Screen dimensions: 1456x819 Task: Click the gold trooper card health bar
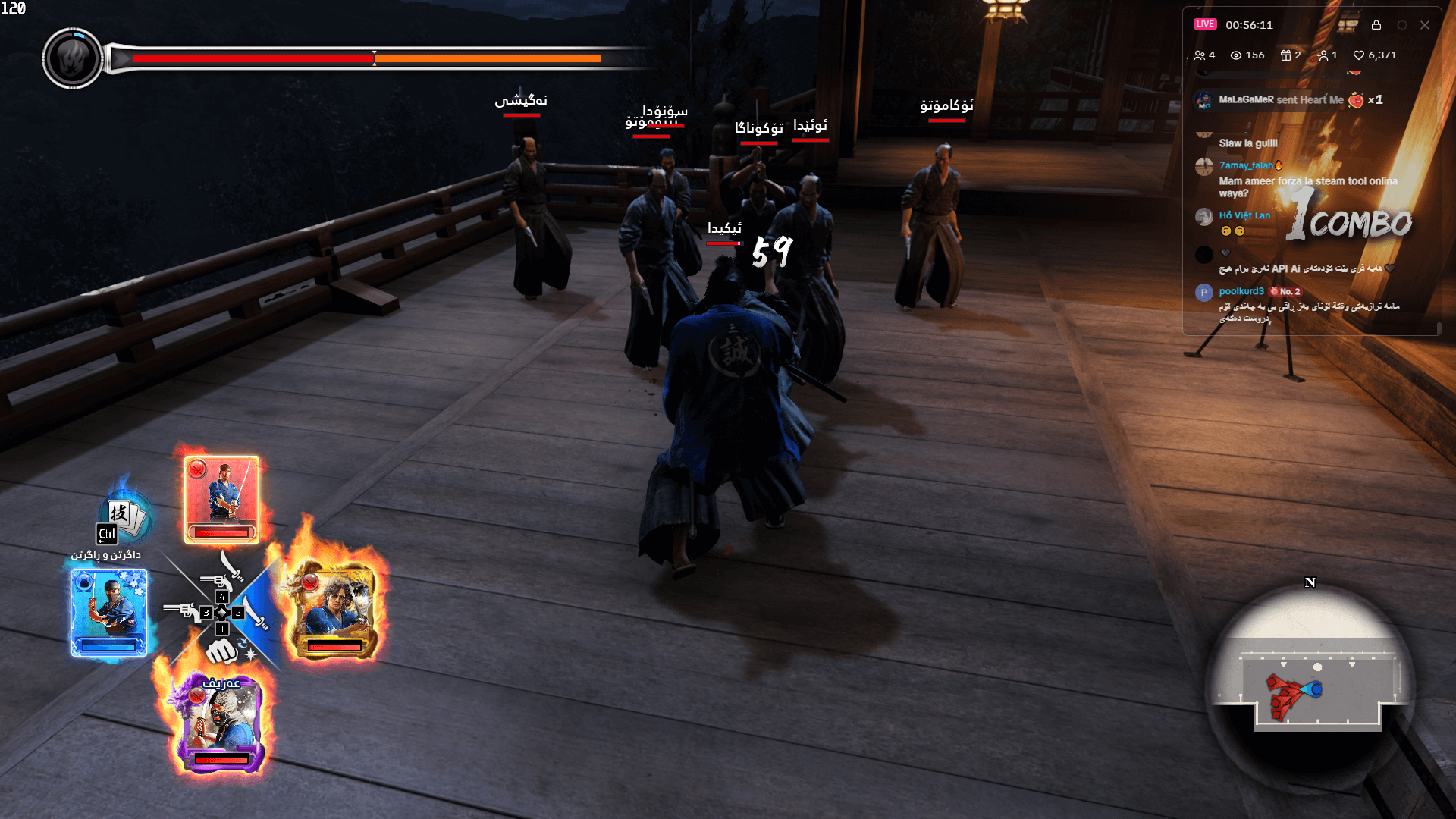(334, 645)
